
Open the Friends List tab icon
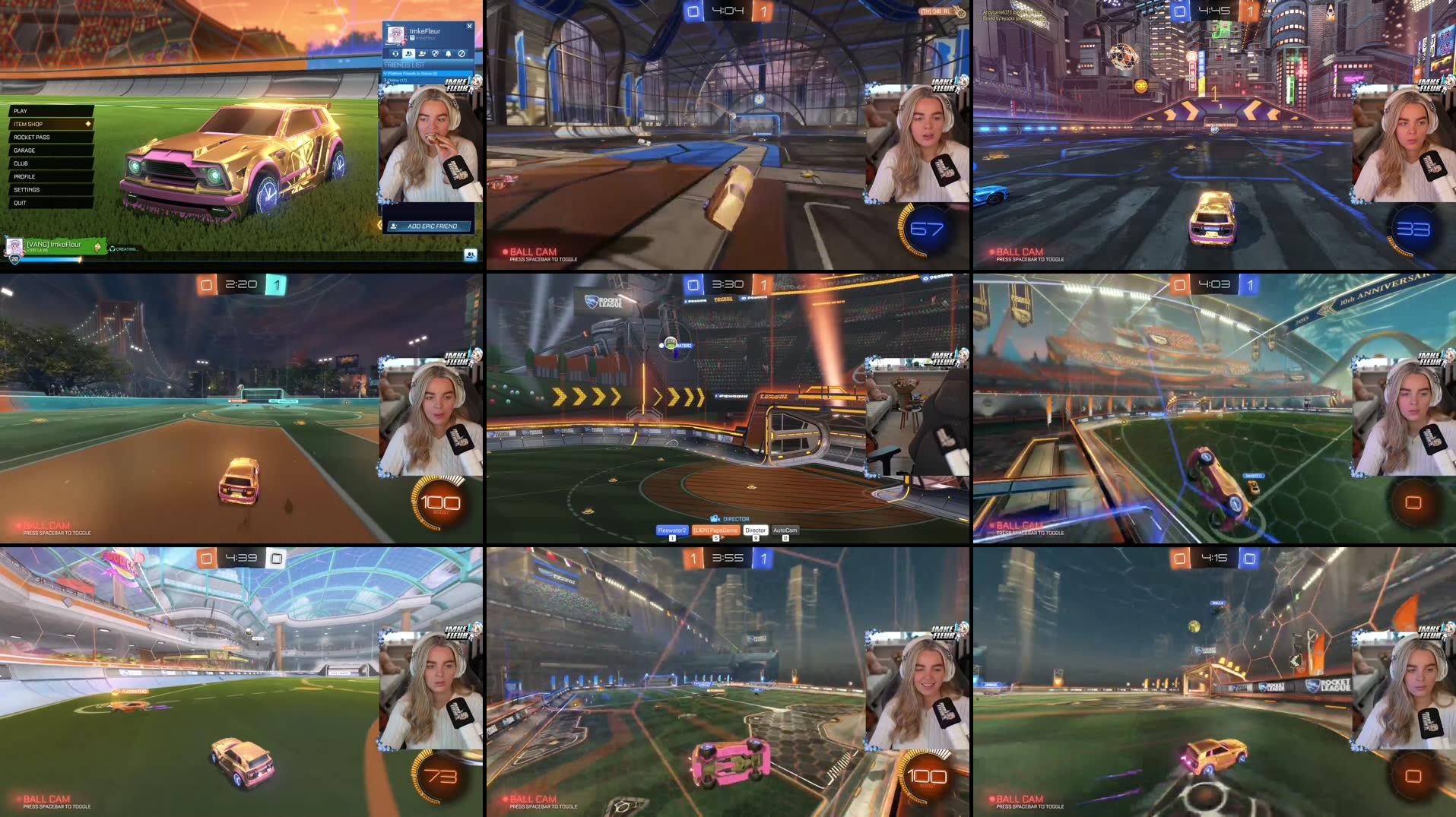coord(409,54)
